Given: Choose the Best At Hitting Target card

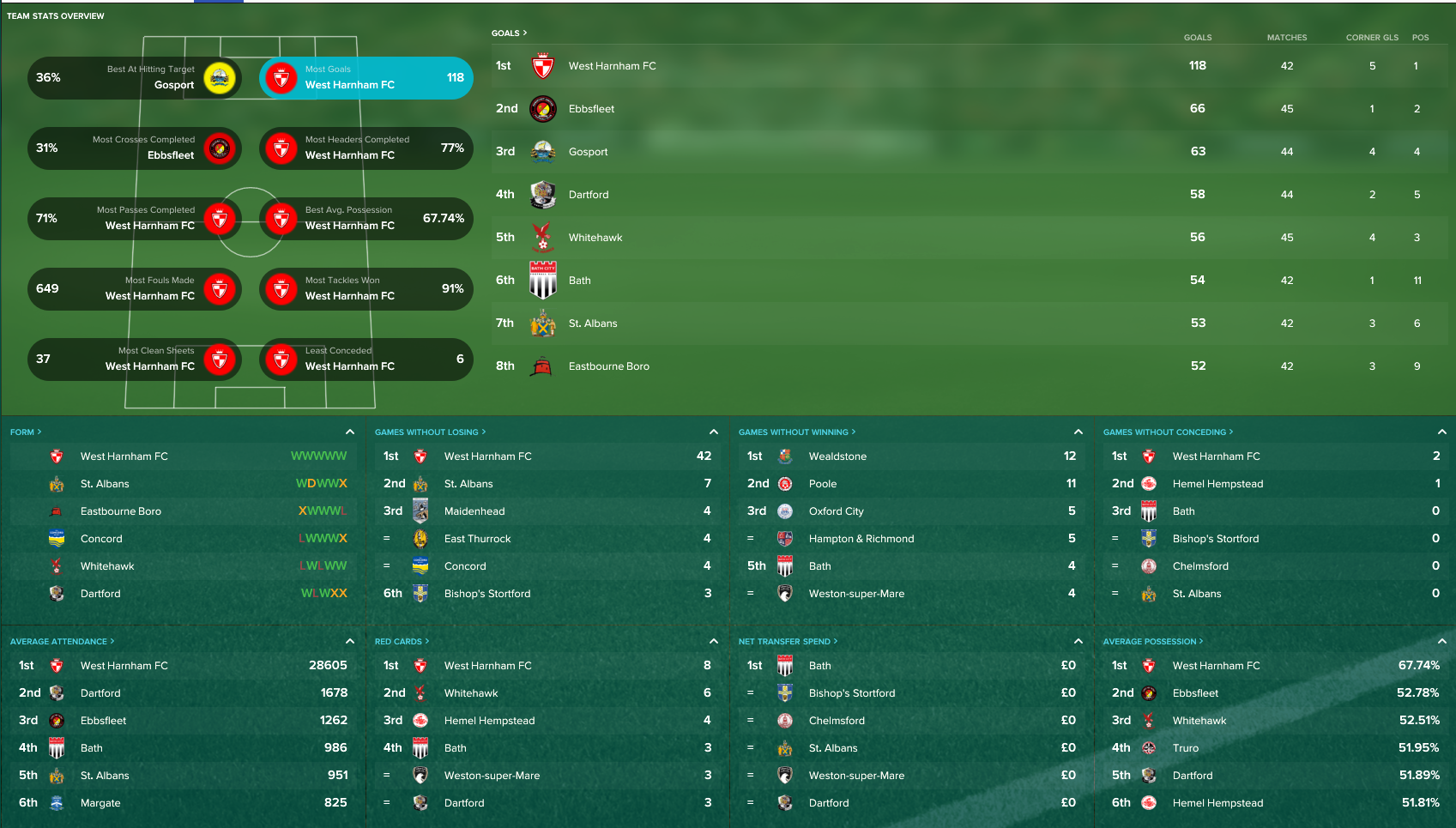Looking at the screenshot, I should (134, 78).
